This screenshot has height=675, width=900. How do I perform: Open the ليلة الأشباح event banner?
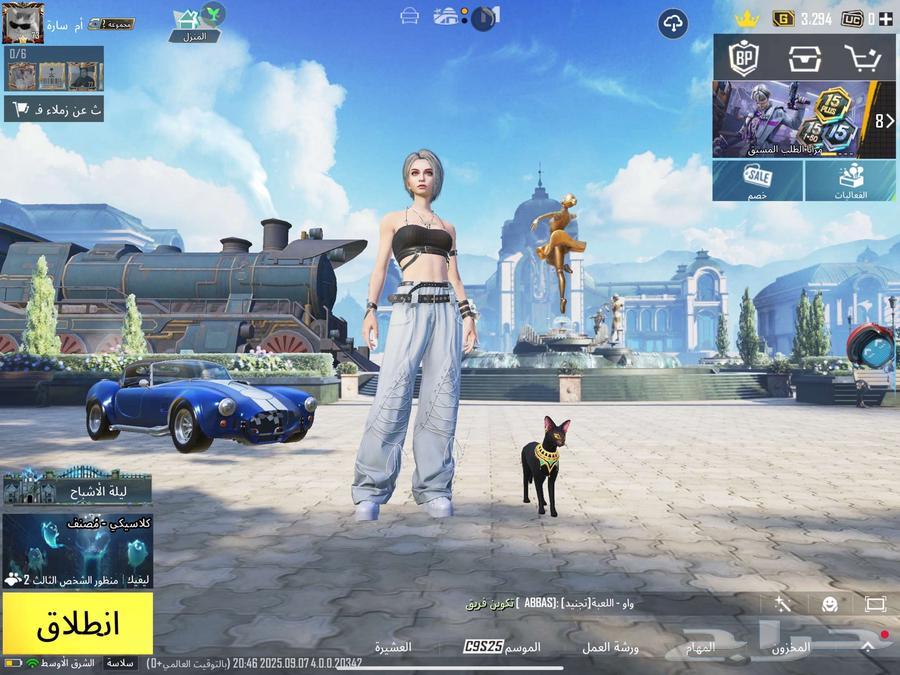tap(77, 490)
